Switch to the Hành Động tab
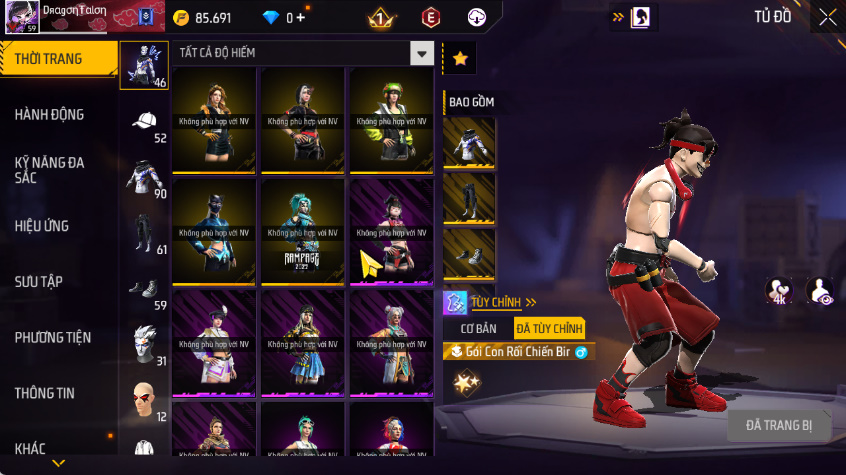 tap(50, 115)
